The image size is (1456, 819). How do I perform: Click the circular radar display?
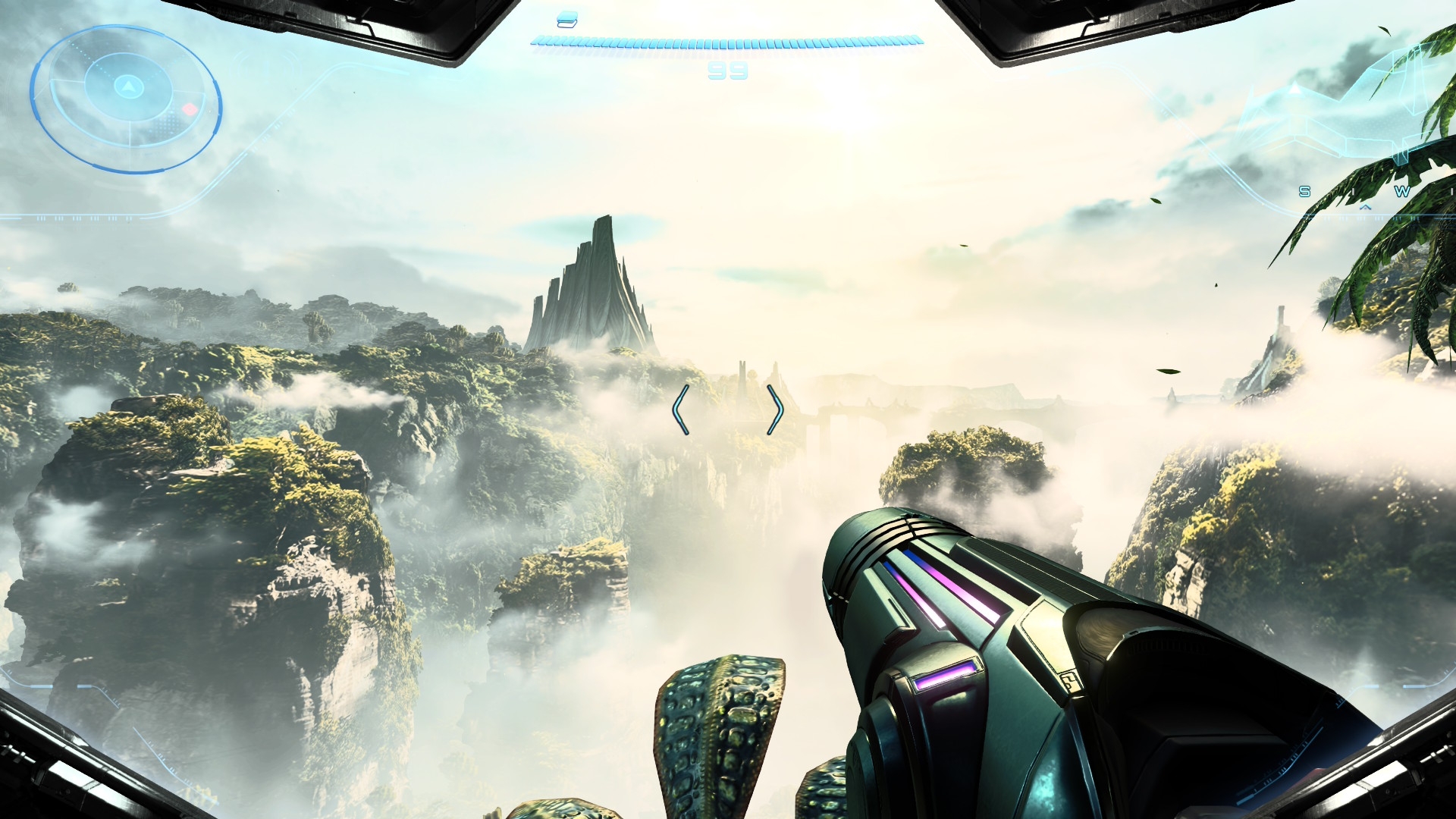[x=126, y=99]
